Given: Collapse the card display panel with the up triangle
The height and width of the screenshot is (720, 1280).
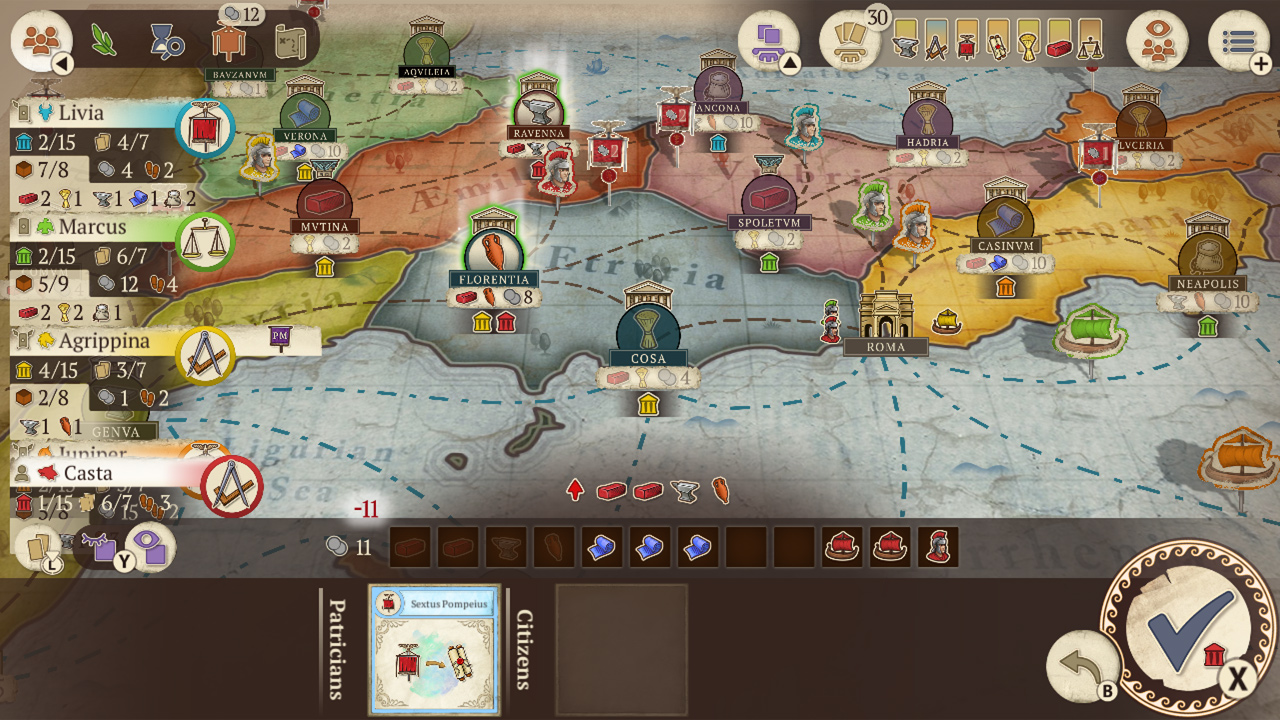Looking at the screenshot, I should 791,62.
